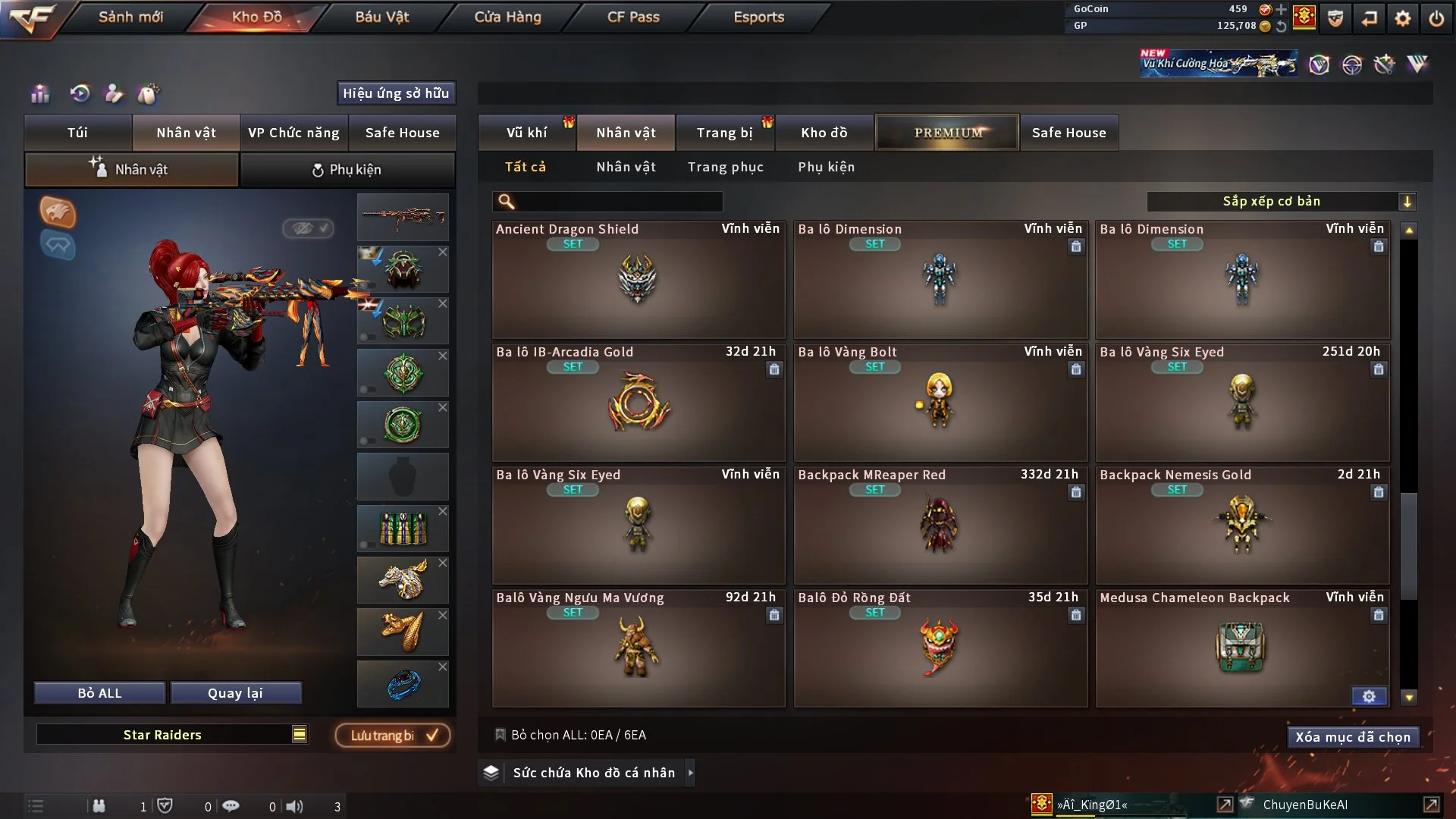Pick the Medusa Chameleon Backpack
Screen dimensions: 1456x819
1241,648
